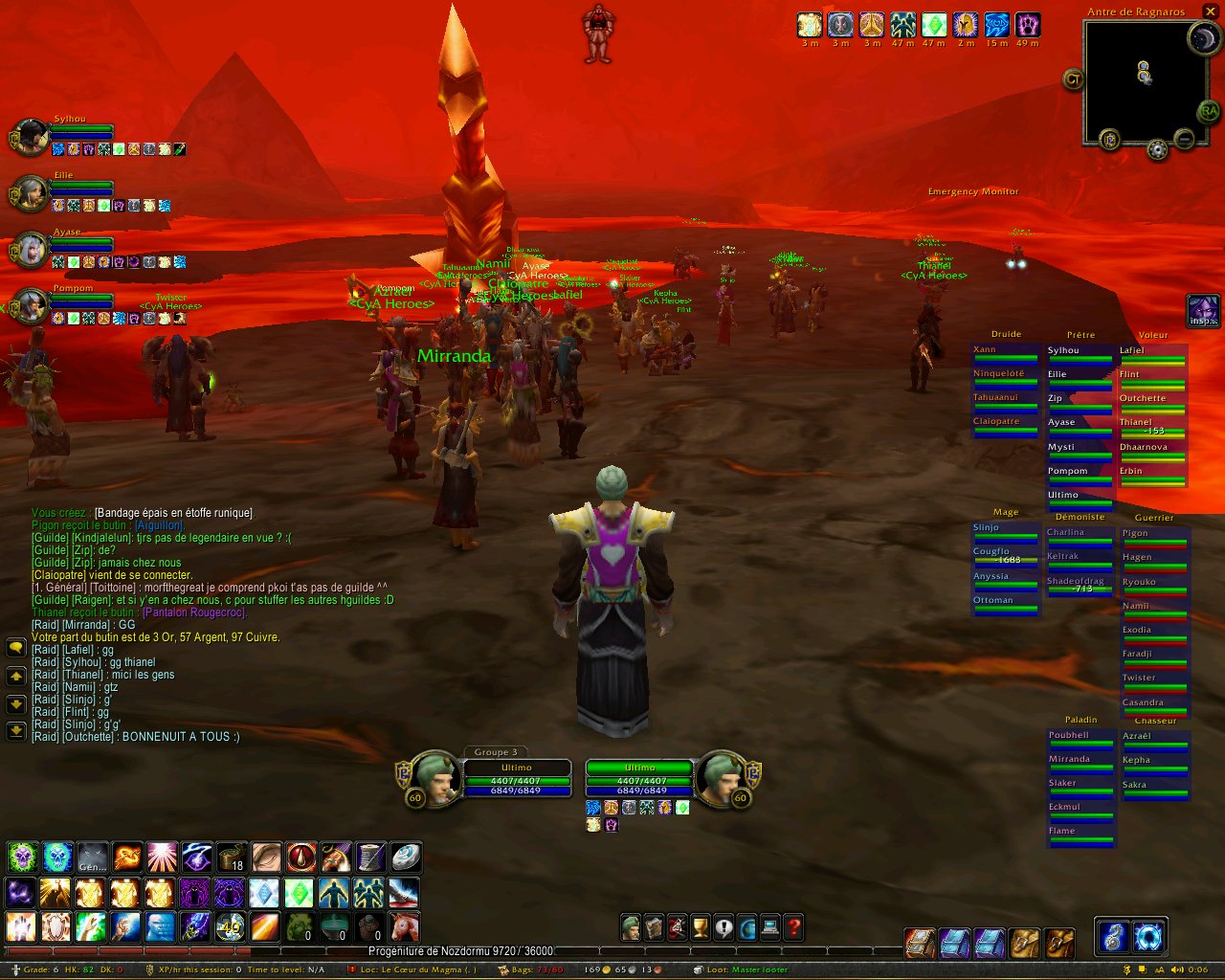Select Pompom's party portrait frame
This screenshot has height=980, width=1225.
point(31,306)
